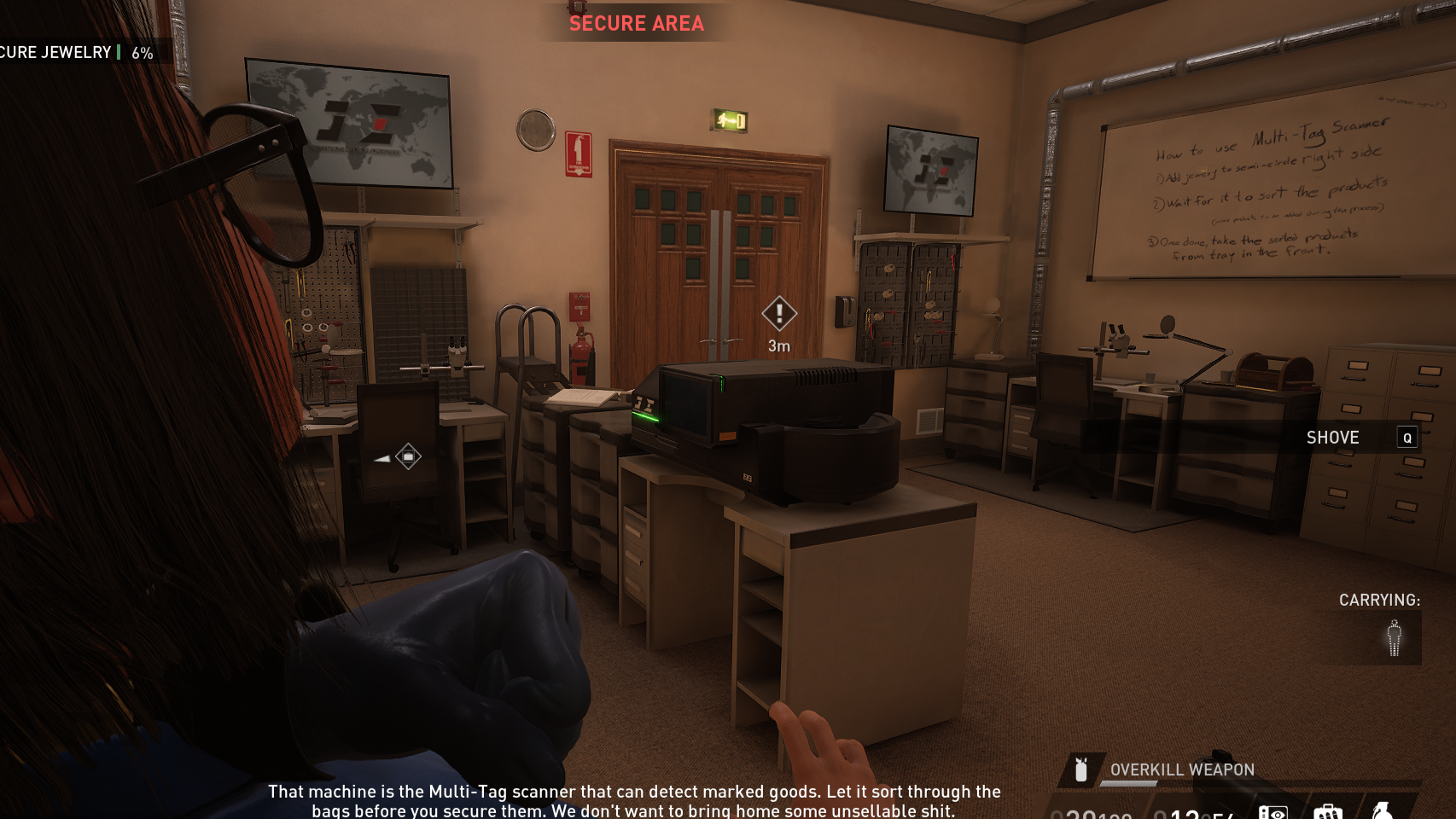1456x819 pixels.
Task: Expand the left arrow on the desk marker
Action: click(381, 457)
